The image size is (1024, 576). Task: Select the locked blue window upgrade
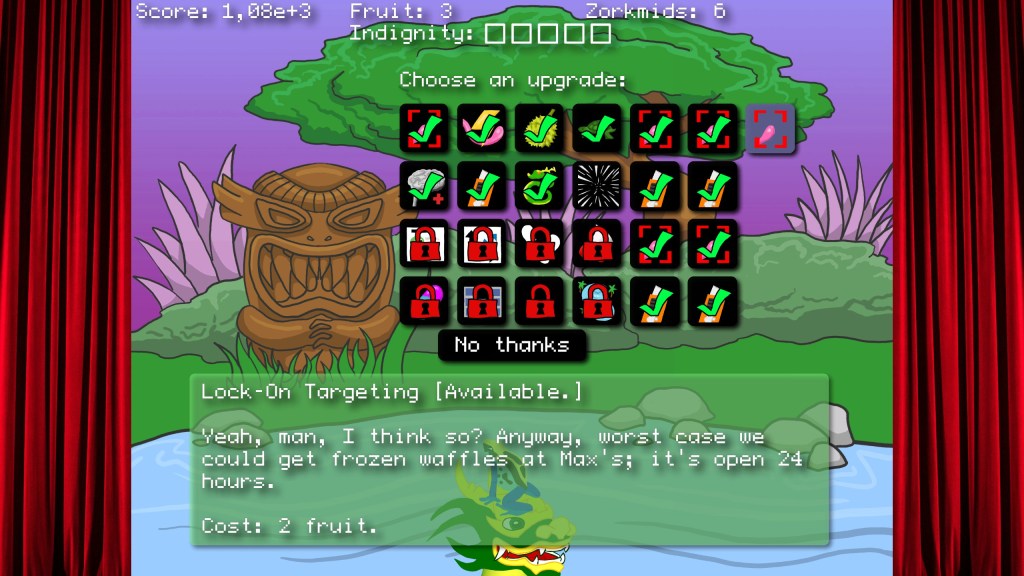(x=482, y=301)
